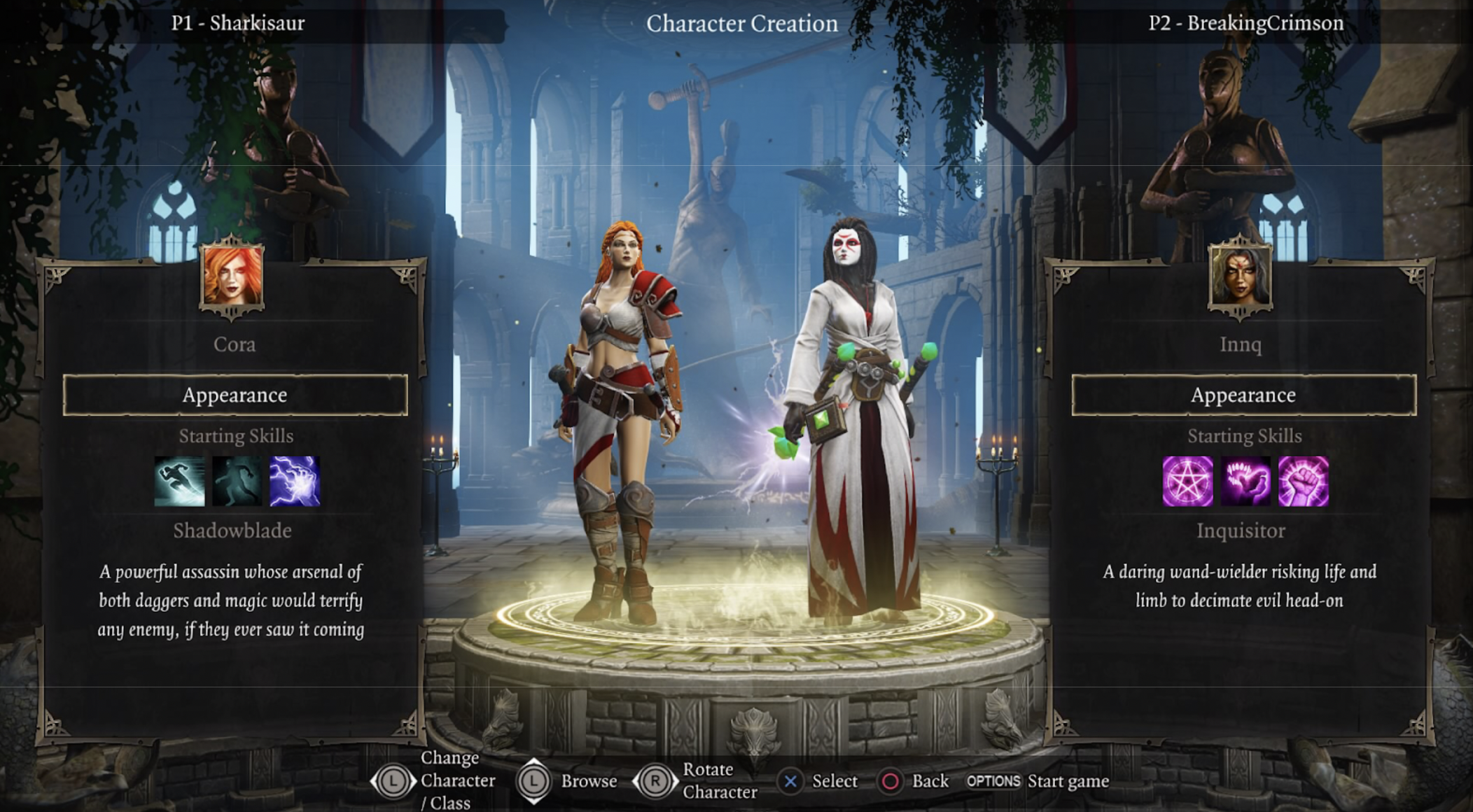
Task: Choose the pentagram starting skill
Action: click(1188, 482)
